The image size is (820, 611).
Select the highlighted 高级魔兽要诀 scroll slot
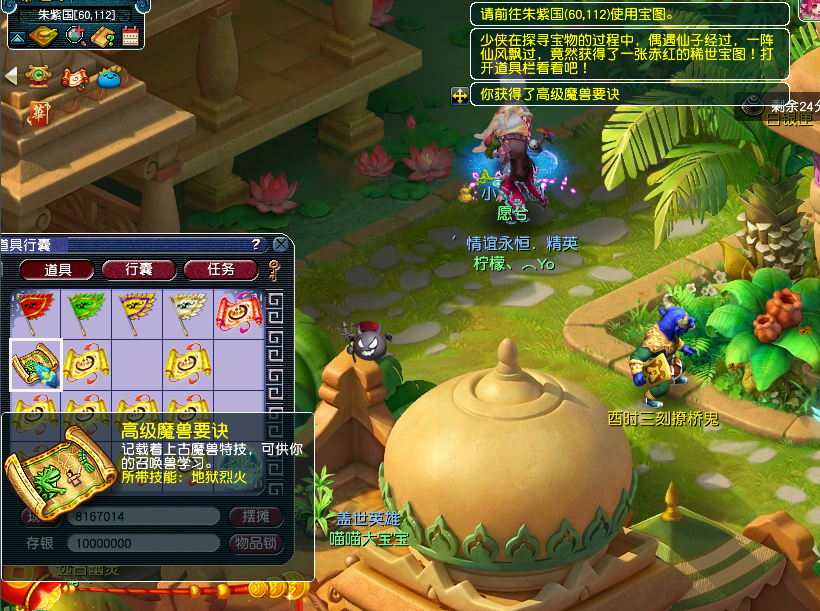pyautogui.click(x=35, y=362)
